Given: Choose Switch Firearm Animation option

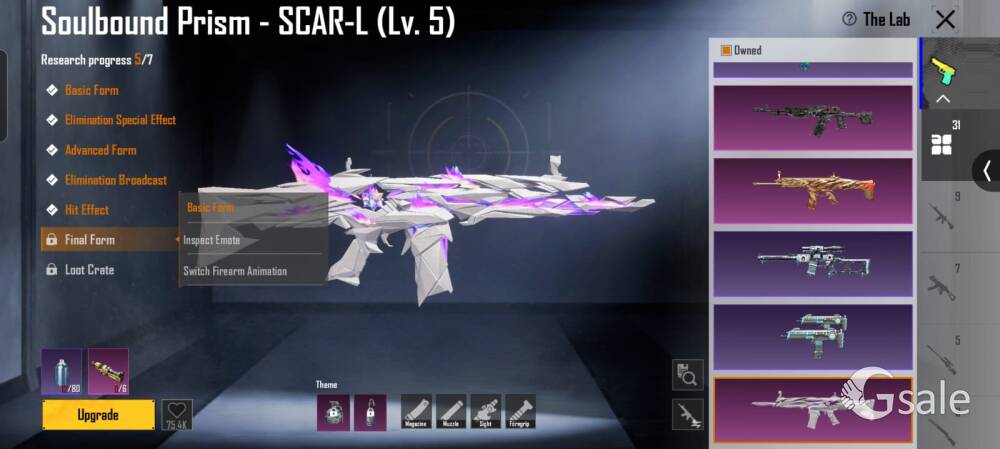Looking at the screenshot, I should pos(235,271).
